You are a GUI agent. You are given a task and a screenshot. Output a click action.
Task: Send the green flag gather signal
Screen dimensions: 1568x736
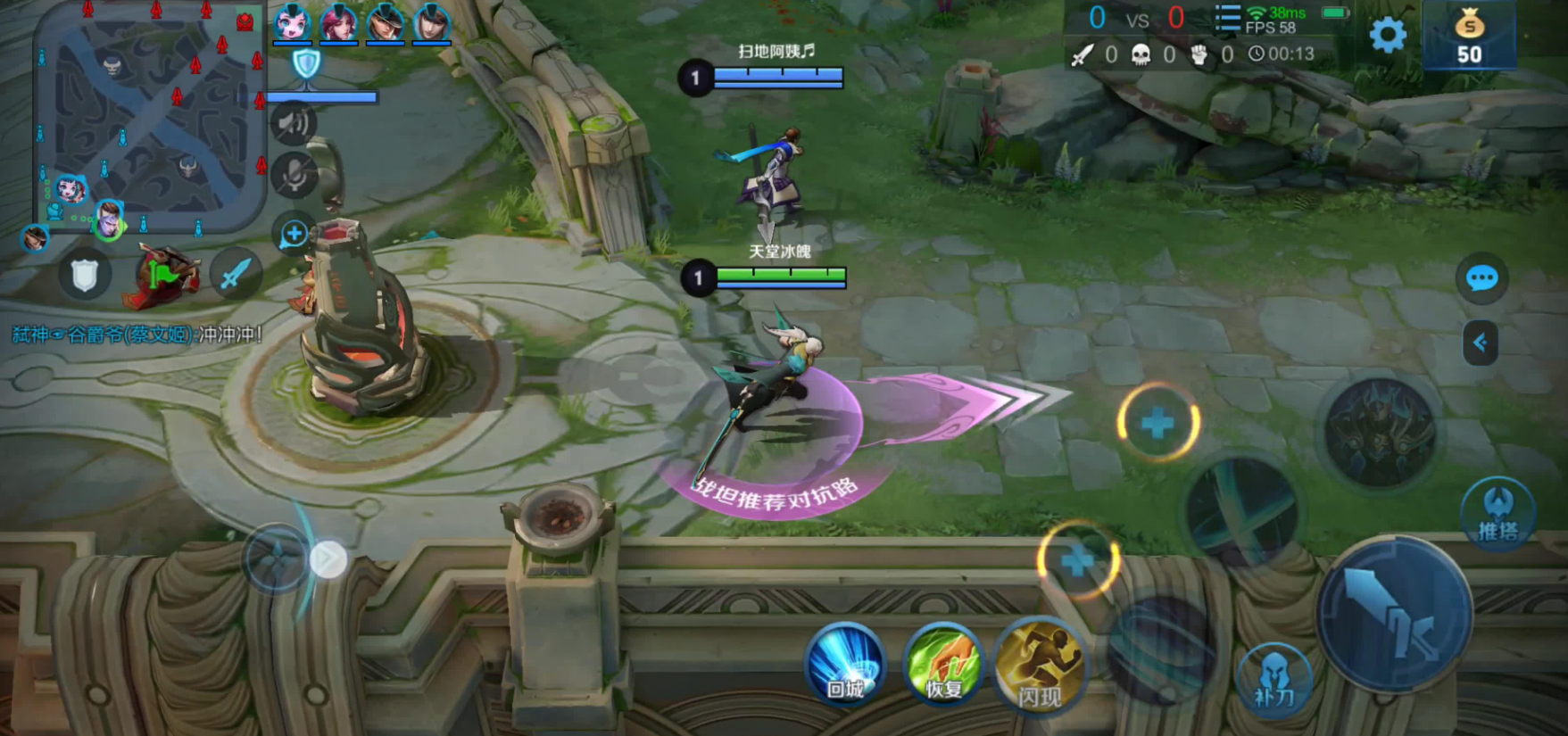click(x=161, y=275)
